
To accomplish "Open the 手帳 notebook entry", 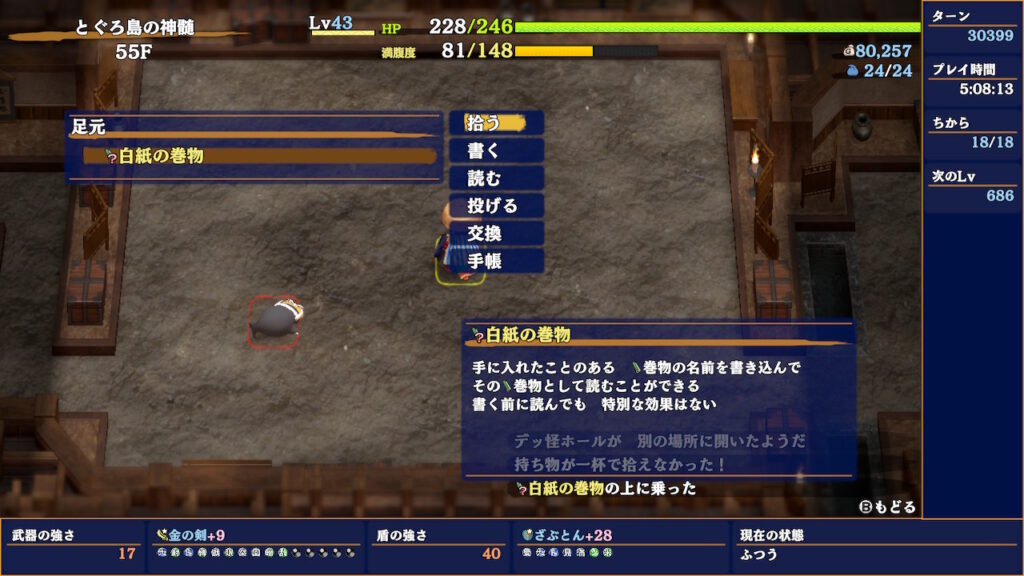I will click(x=496, y=261).
